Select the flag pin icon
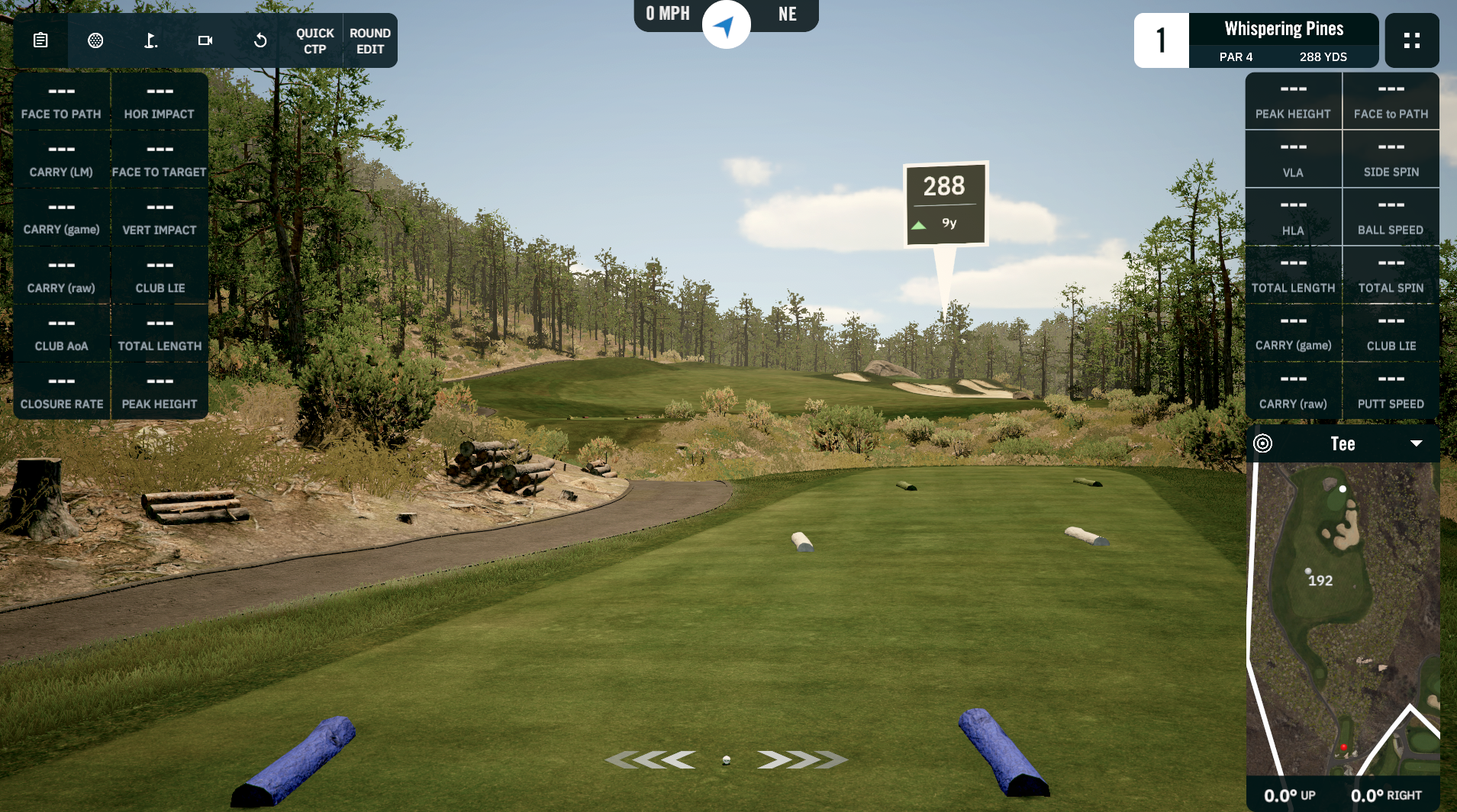The width and height of the screenshot is (1457, 812). point(150,40)
